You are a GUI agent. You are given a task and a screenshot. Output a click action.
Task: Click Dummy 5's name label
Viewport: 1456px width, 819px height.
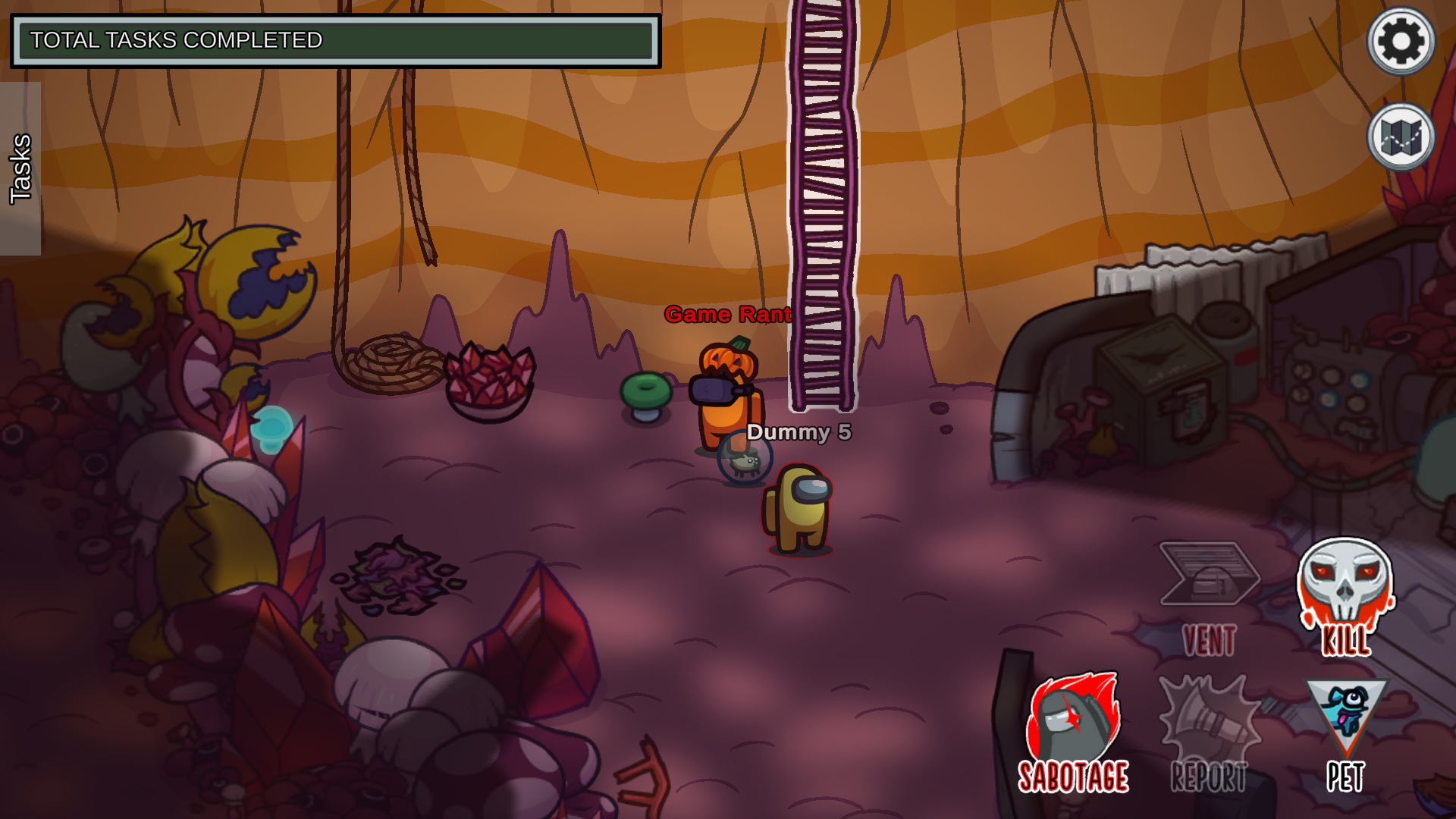coord(798,433)
